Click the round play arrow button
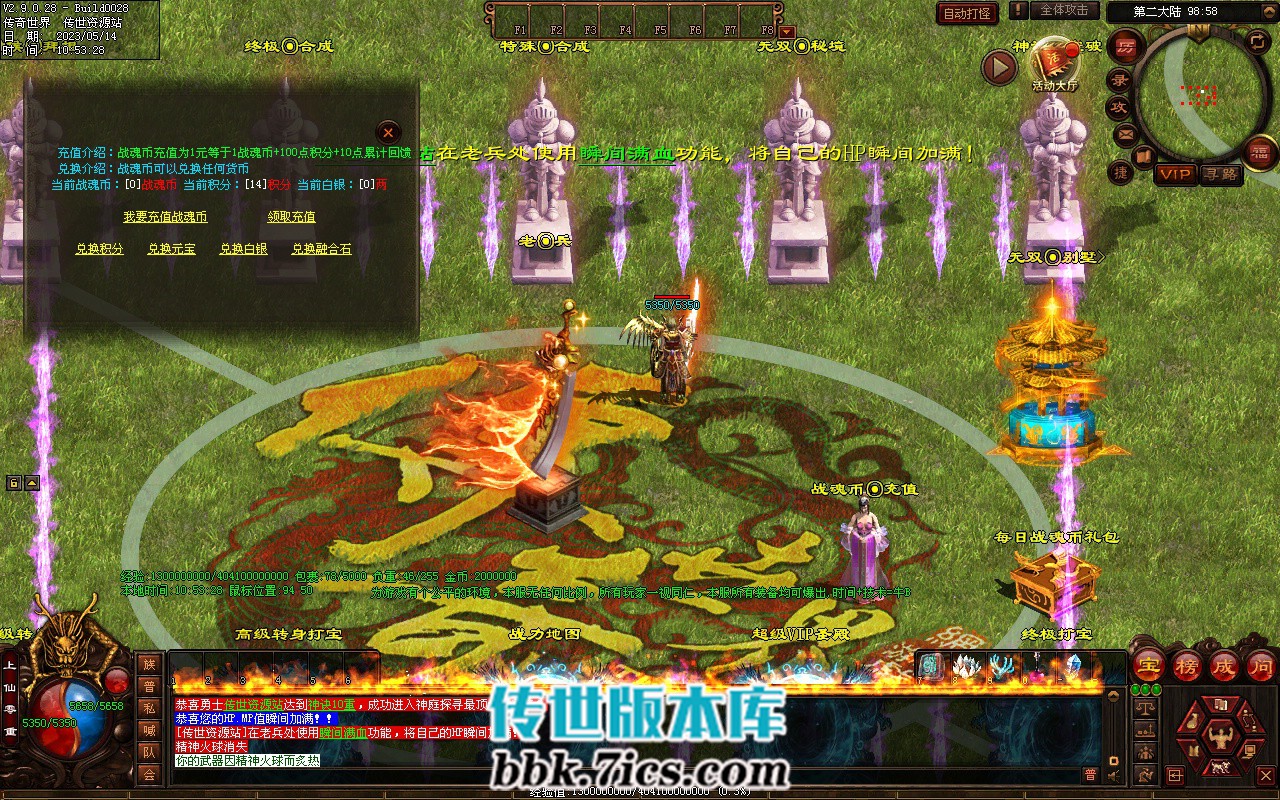Image resolution: width=1280 pixels, height=800 pixels. pyautogui.click(x=999, y=67)
